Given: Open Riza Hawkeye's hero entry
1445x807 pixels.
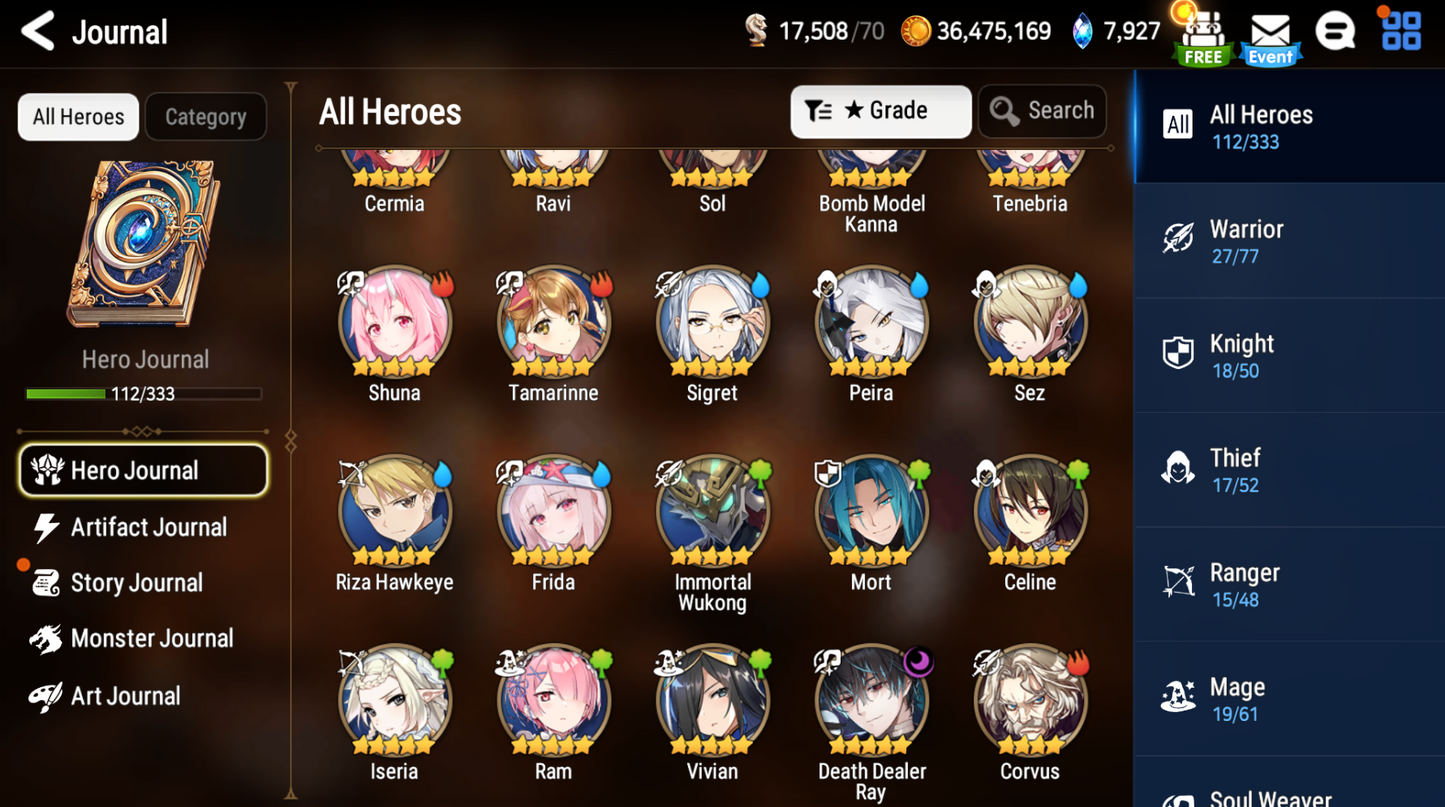Looking at the screenshot, I should click(x=394, y=511).
